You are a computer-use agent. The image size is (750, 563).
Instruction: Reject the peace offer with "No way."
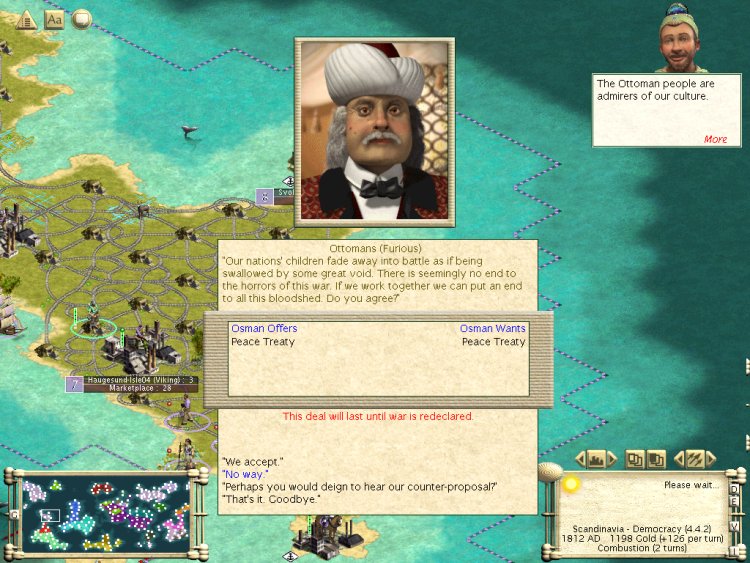pos(245,474)
